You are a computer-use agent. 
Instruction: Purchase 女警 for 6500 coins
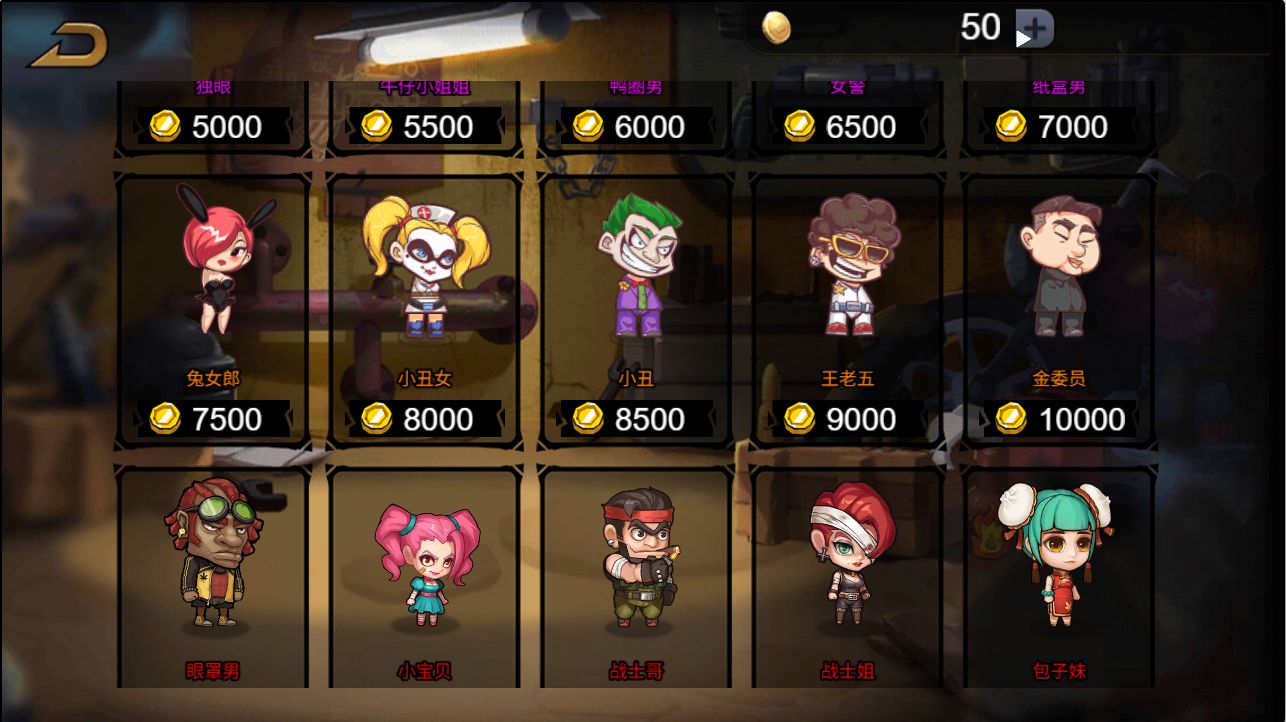click(x=848, y=127)
